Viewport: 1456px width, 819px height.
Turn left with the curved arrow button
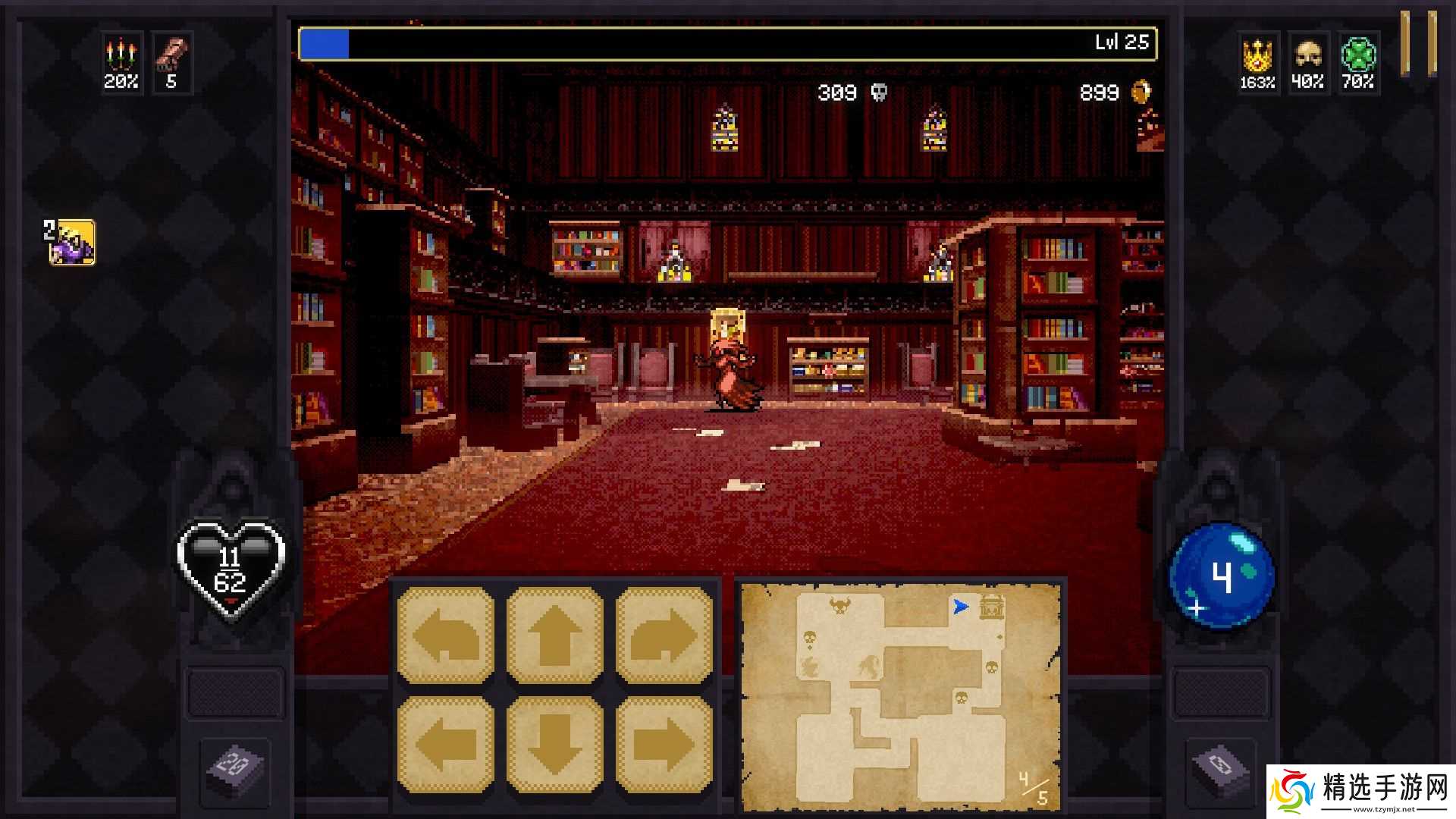[x=446, y=635]
